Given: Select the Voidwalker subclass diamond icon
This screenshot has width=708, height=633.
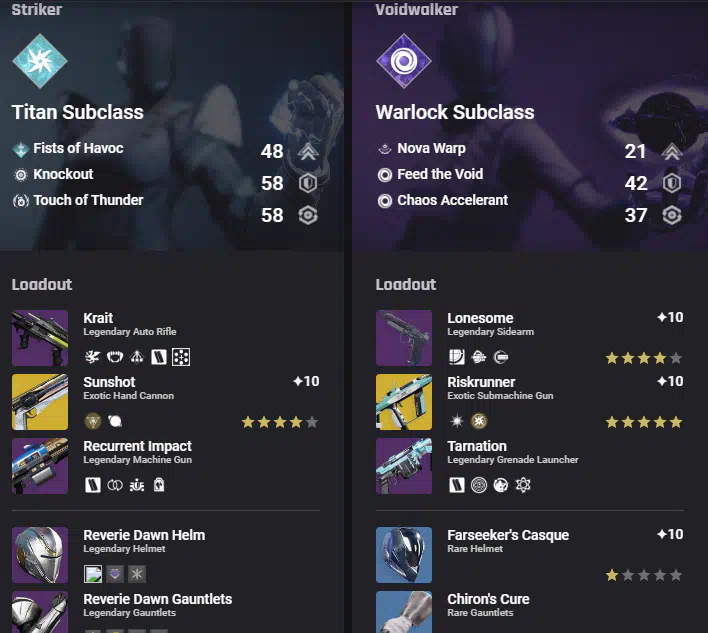Looking at the screenshot, I should coord(404,61).
